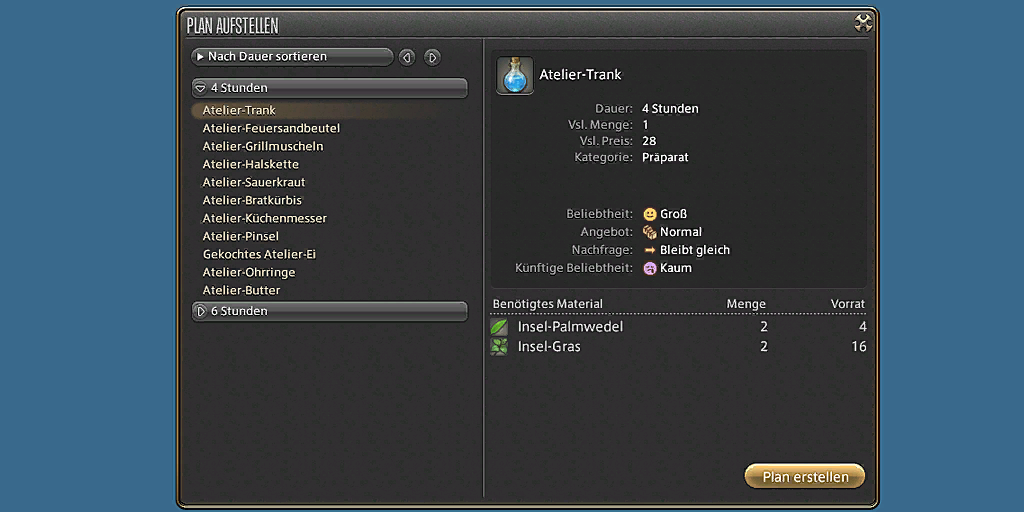The width and height of the screenshot is (1024, 512).
Task: Select the Atelier-Grillmuscheln entry
Action: (x=263, y=146)
